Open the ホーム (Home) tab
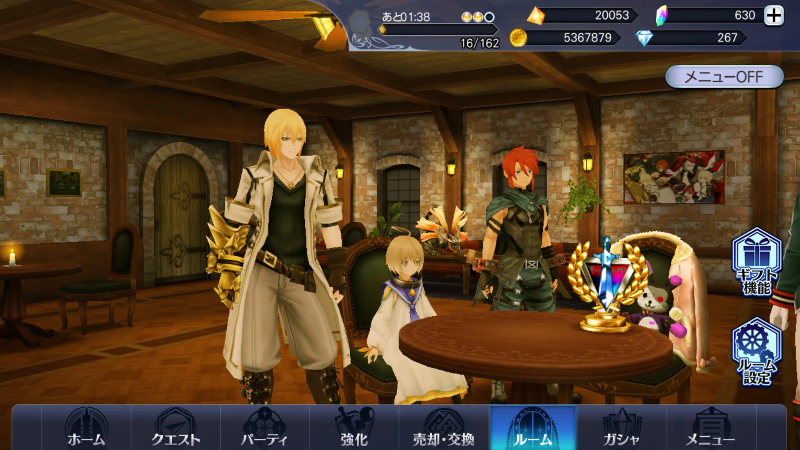The width and height of the screenshot is (800, 450). tap(86, 428)
